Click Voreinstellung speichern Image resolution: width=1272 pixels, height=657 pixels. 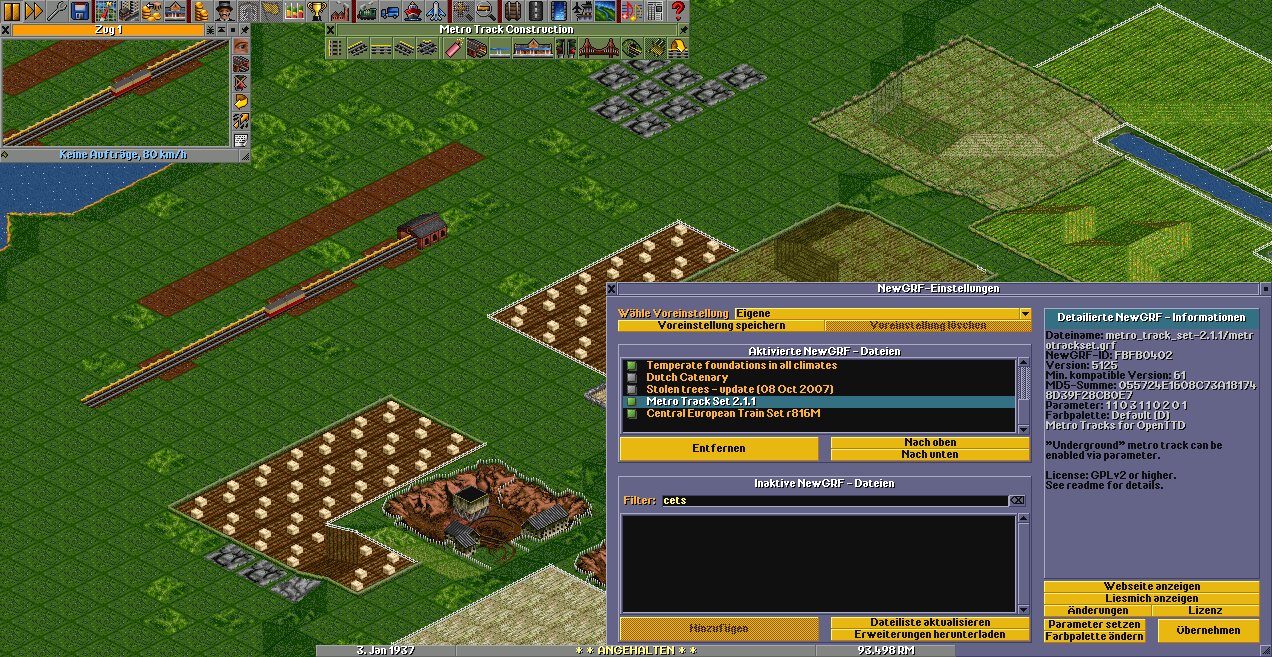[720, 326]
